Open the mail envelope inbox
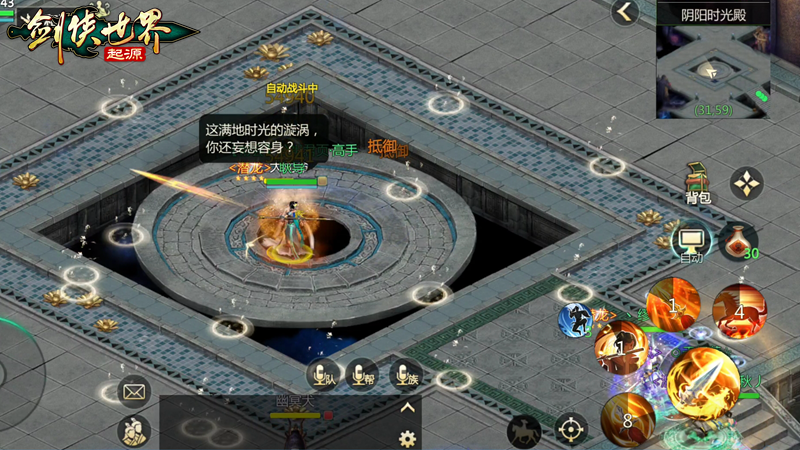This screenshot has width=800, height=450. tap(134, 391)
